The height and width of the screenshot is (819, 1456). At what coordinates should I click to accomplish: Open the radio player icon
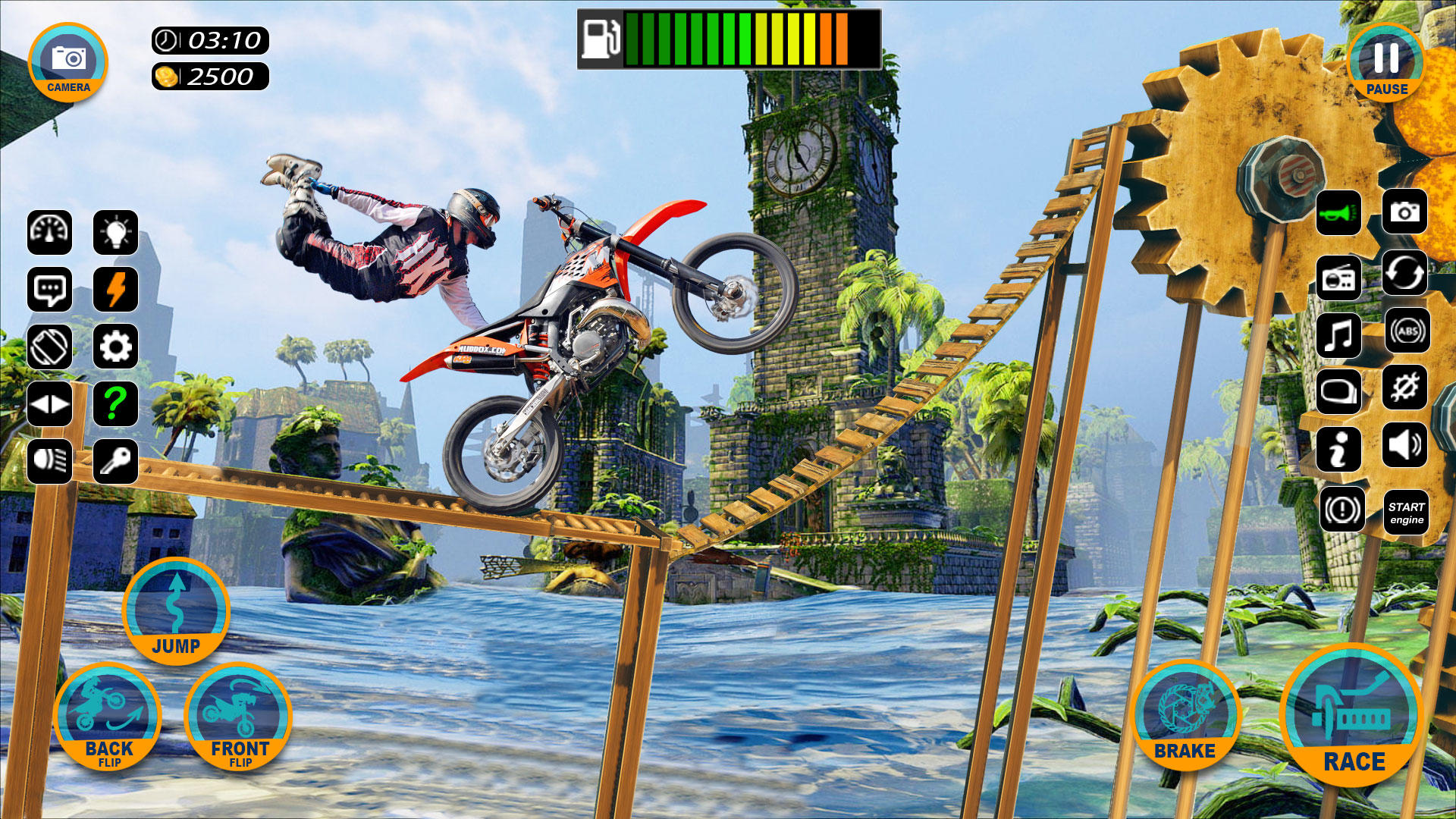click(1338, 277)
